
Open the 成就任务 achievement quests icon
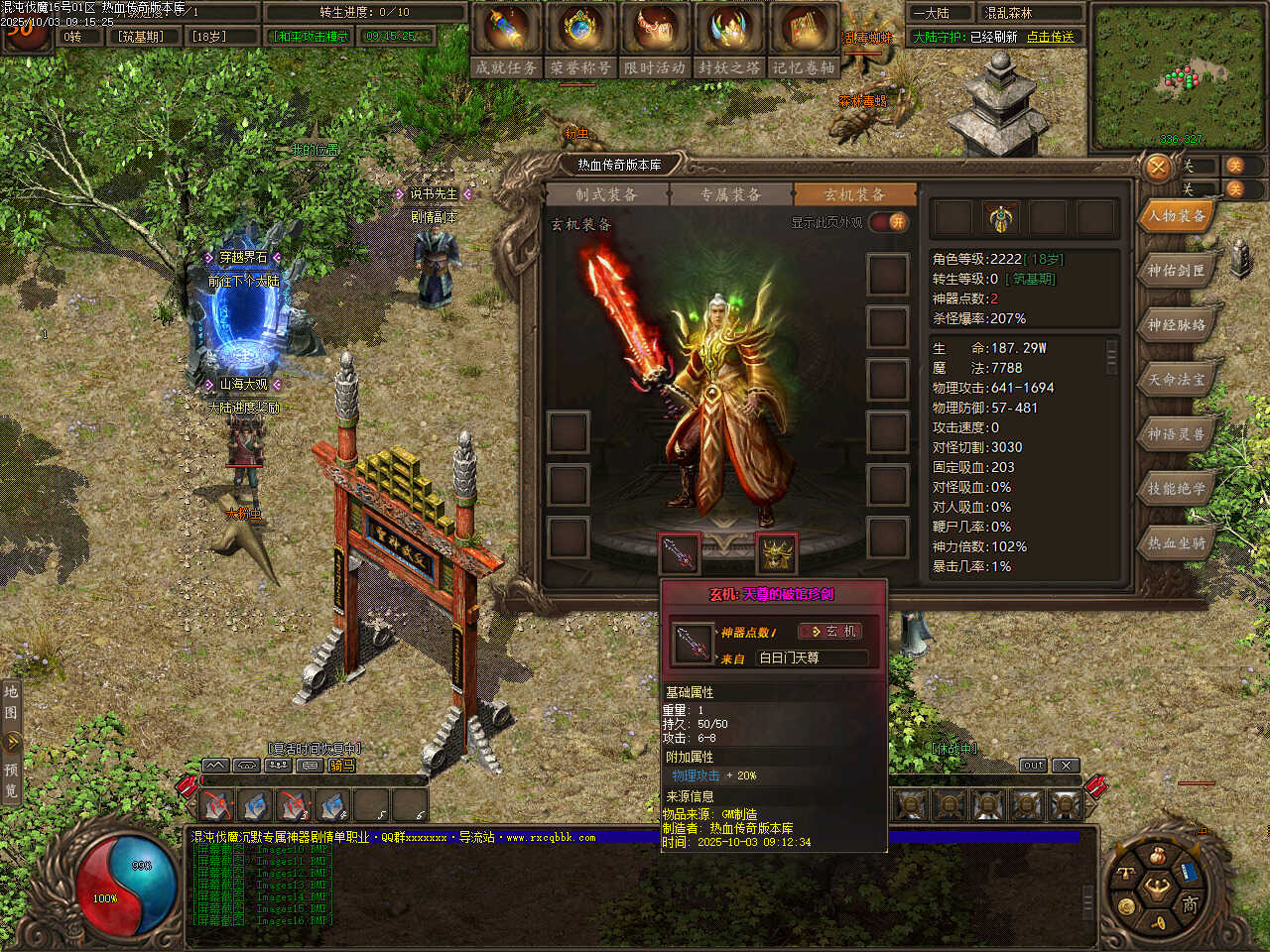coord(506,30)
